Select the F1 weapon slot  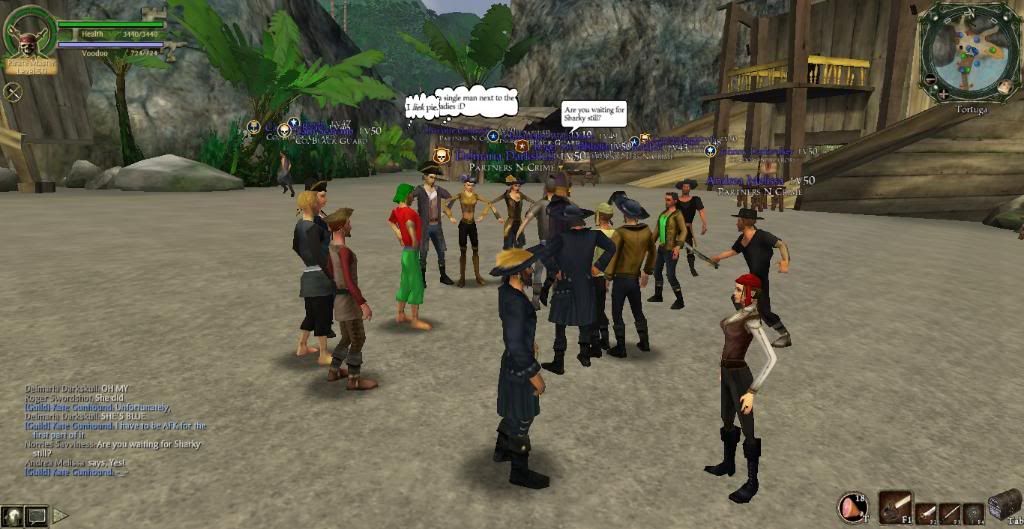coord(895,507)
